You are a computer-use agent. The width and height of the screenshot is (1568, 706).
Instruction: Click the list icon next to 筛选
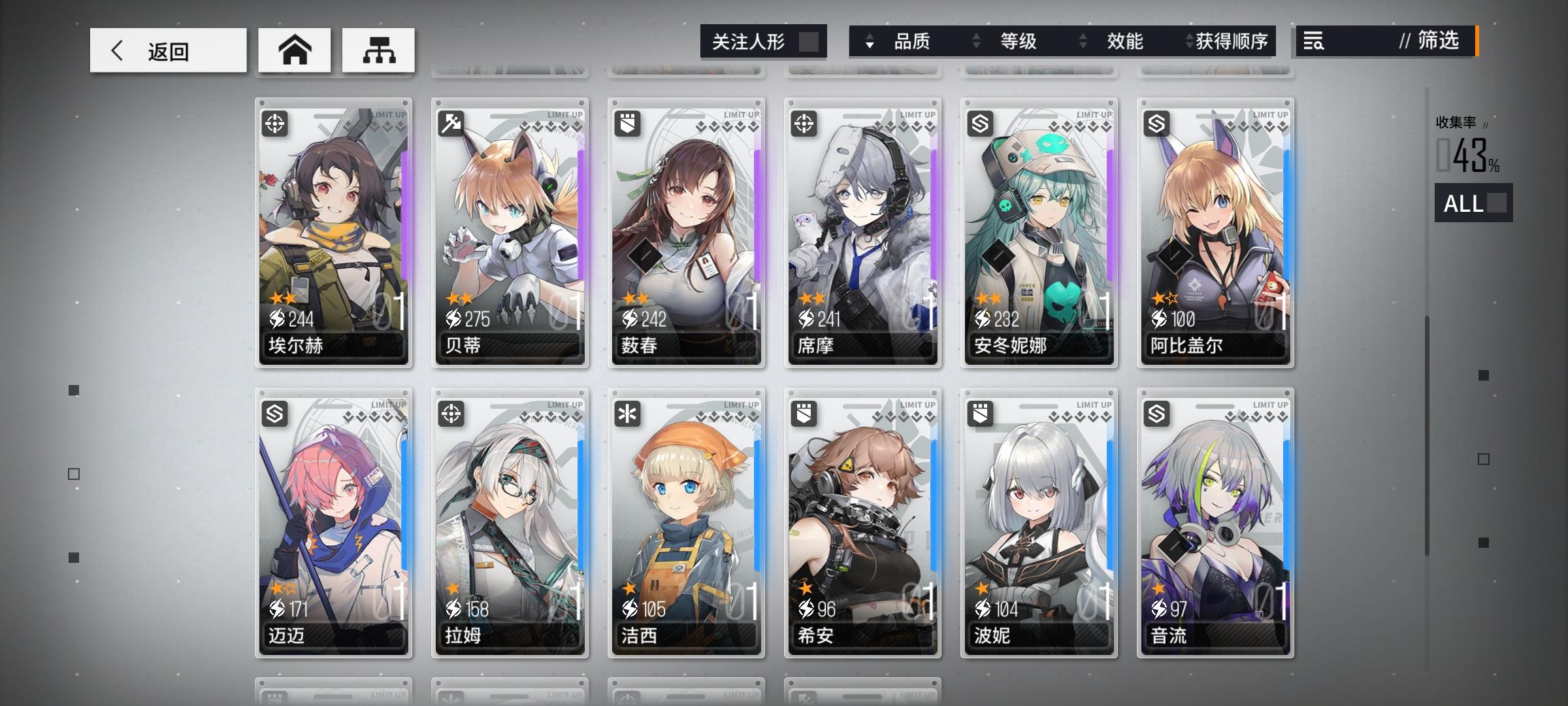(x=1314, y=41)
